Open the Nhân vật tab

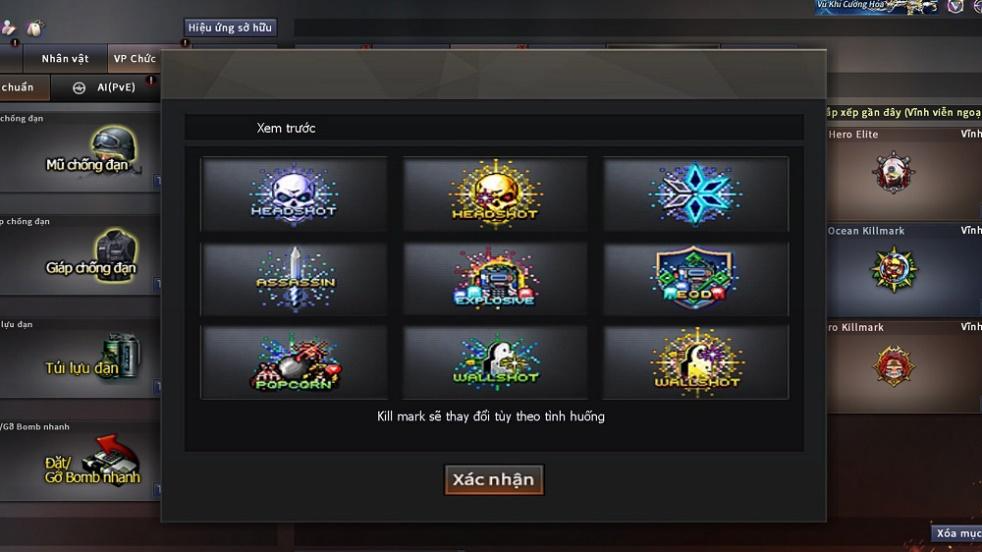point(65,59)
